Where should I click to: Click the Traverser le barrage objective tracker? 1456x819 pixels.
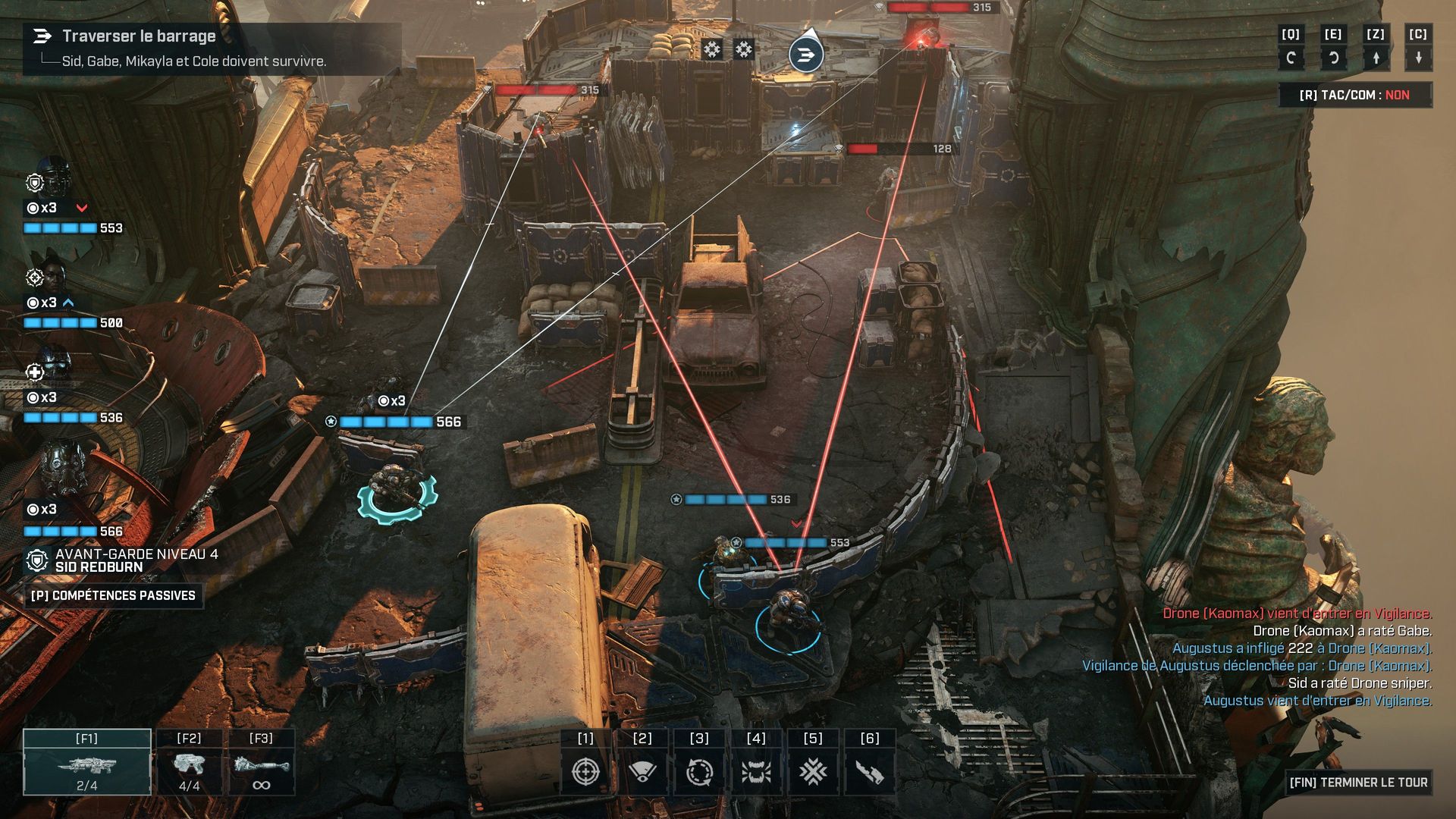(x=139, y=36)
